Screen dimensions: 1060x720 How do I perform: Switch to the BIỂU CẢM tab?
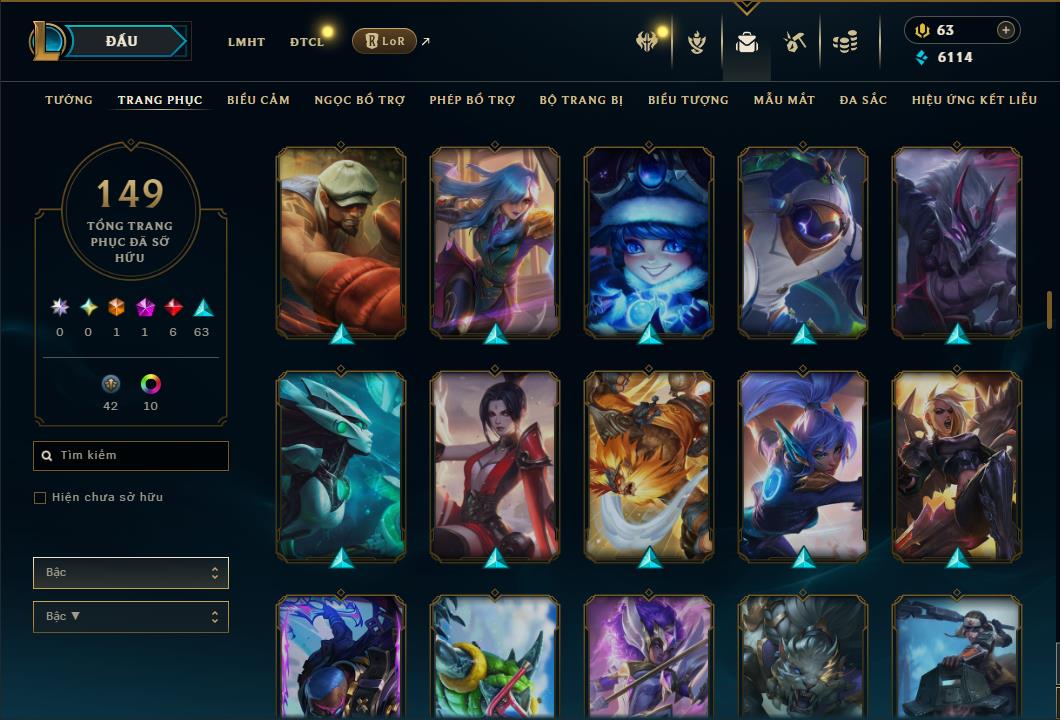[x=258, y=100]
